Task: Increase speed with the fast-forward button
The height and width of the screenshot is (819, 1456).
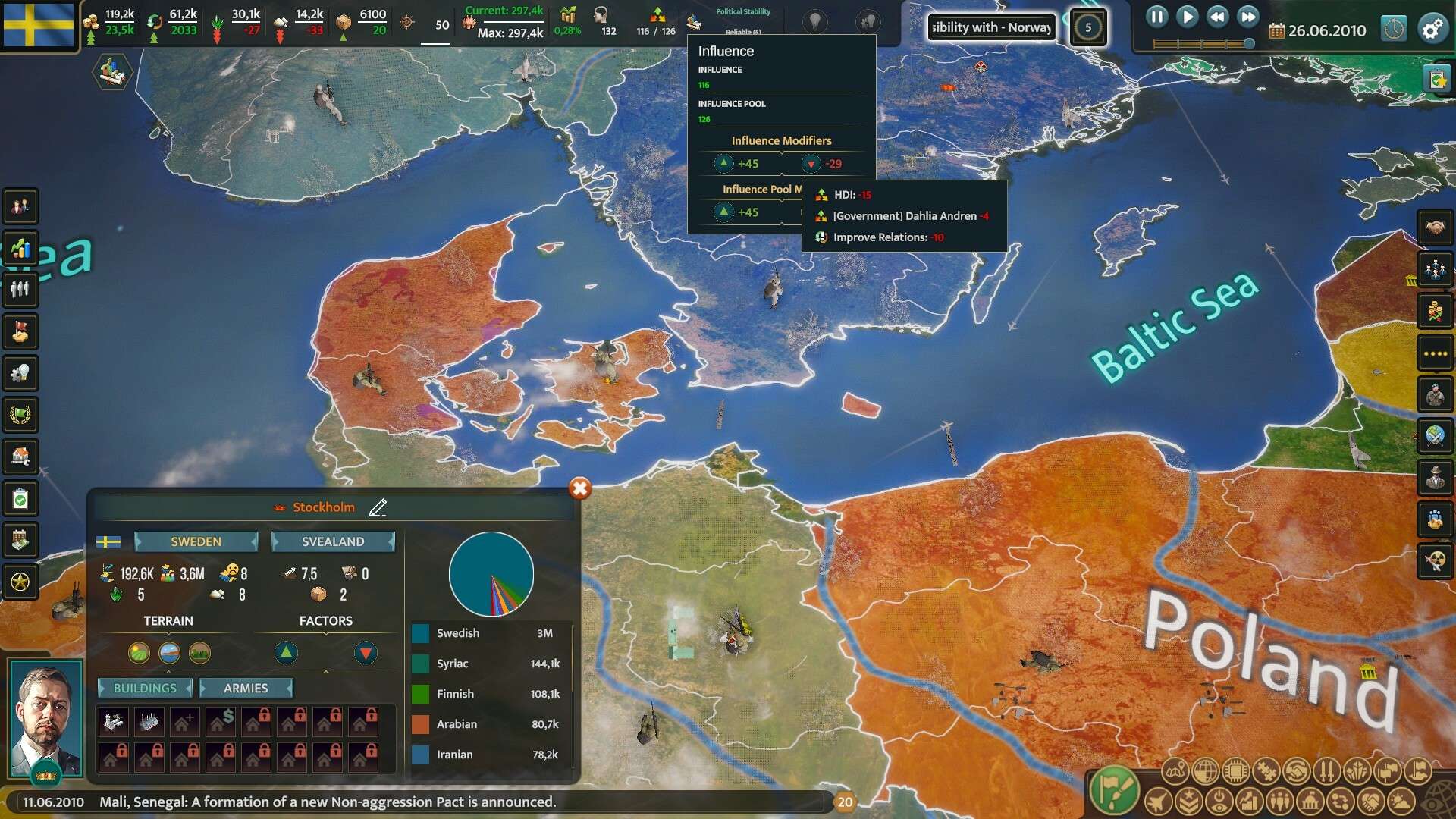Action: pos(1247,17)
